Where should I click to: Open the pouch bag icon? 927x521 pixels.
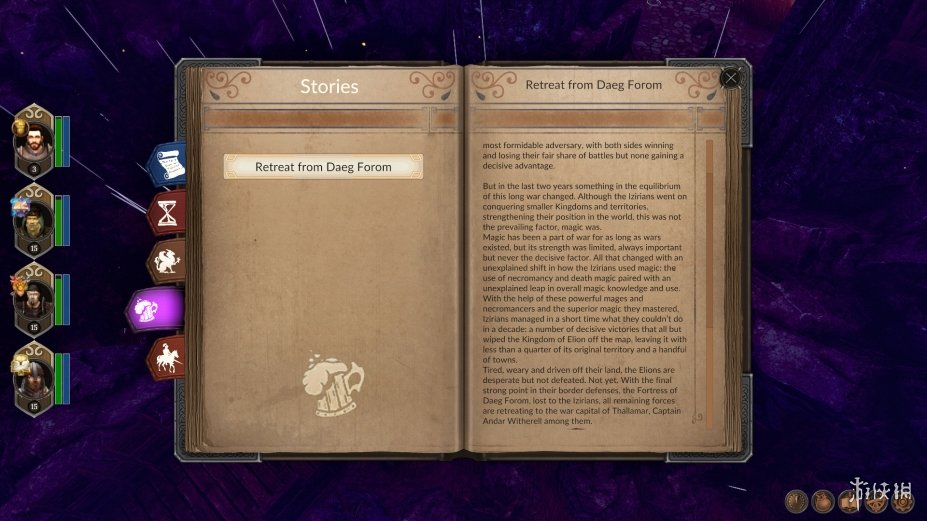click(x=822, y=501)
